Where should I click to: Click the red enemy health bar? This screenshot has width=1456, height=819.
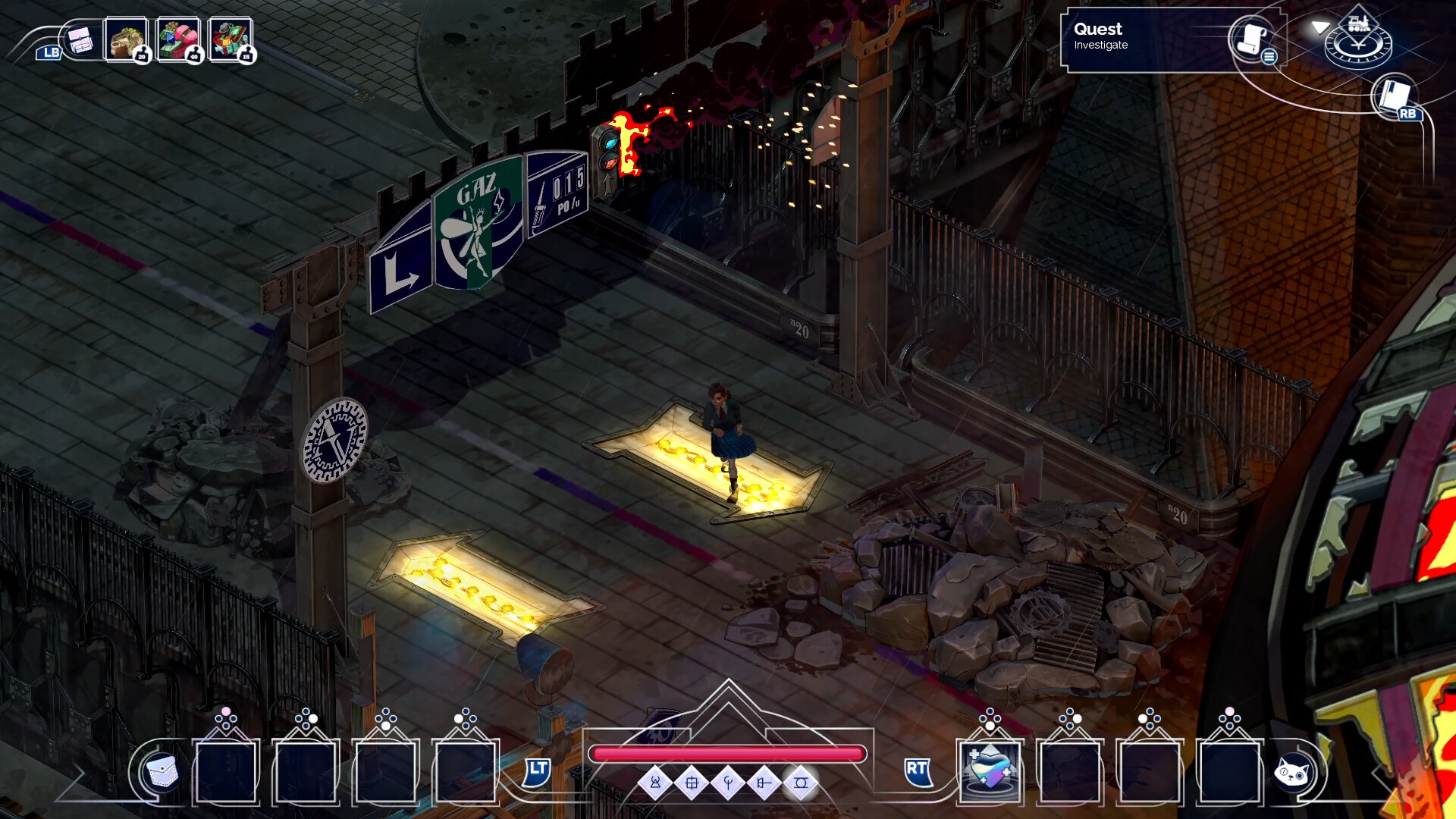point(728,752)
